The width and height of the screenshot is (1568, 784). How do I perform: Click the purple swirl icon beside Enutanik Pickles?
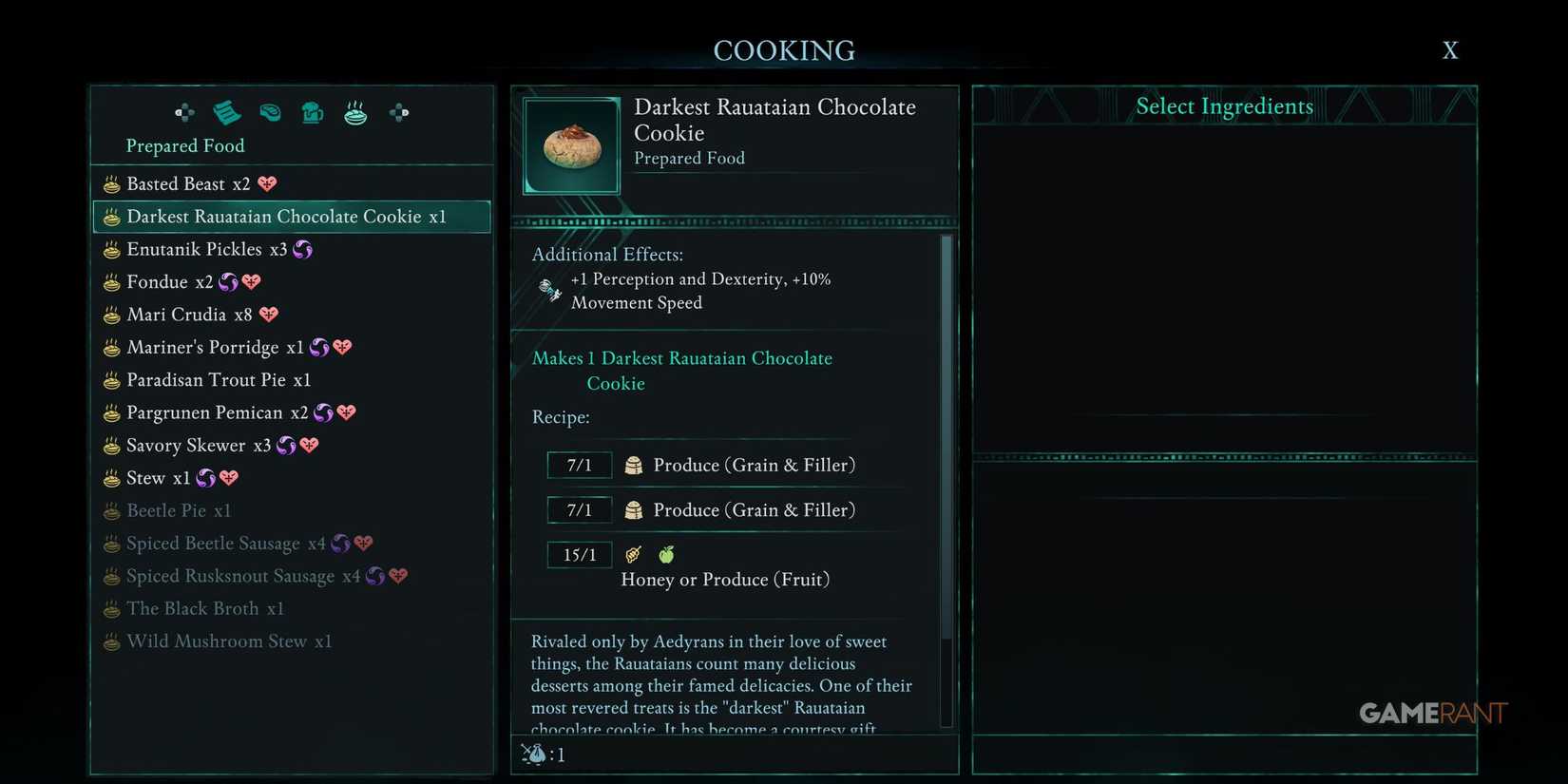pos(302,249)
